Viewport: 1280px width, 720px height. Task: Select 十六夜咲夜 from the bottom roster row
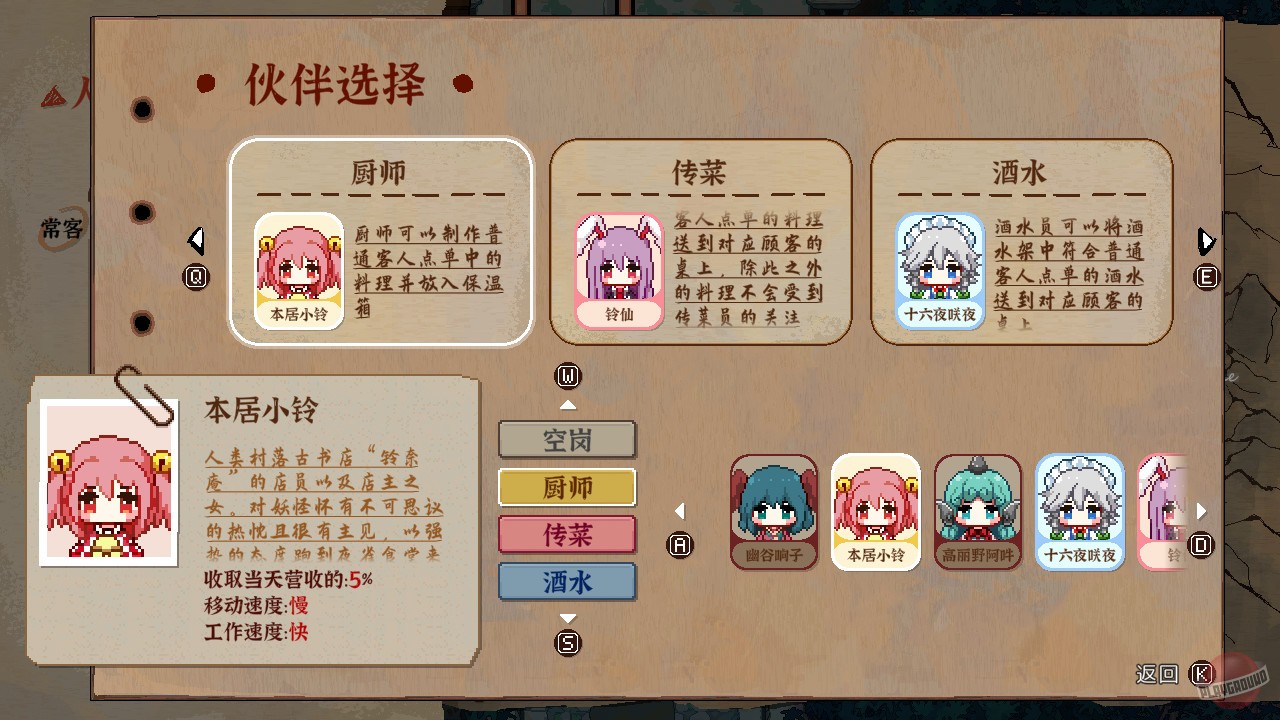tap(1078, 512)
